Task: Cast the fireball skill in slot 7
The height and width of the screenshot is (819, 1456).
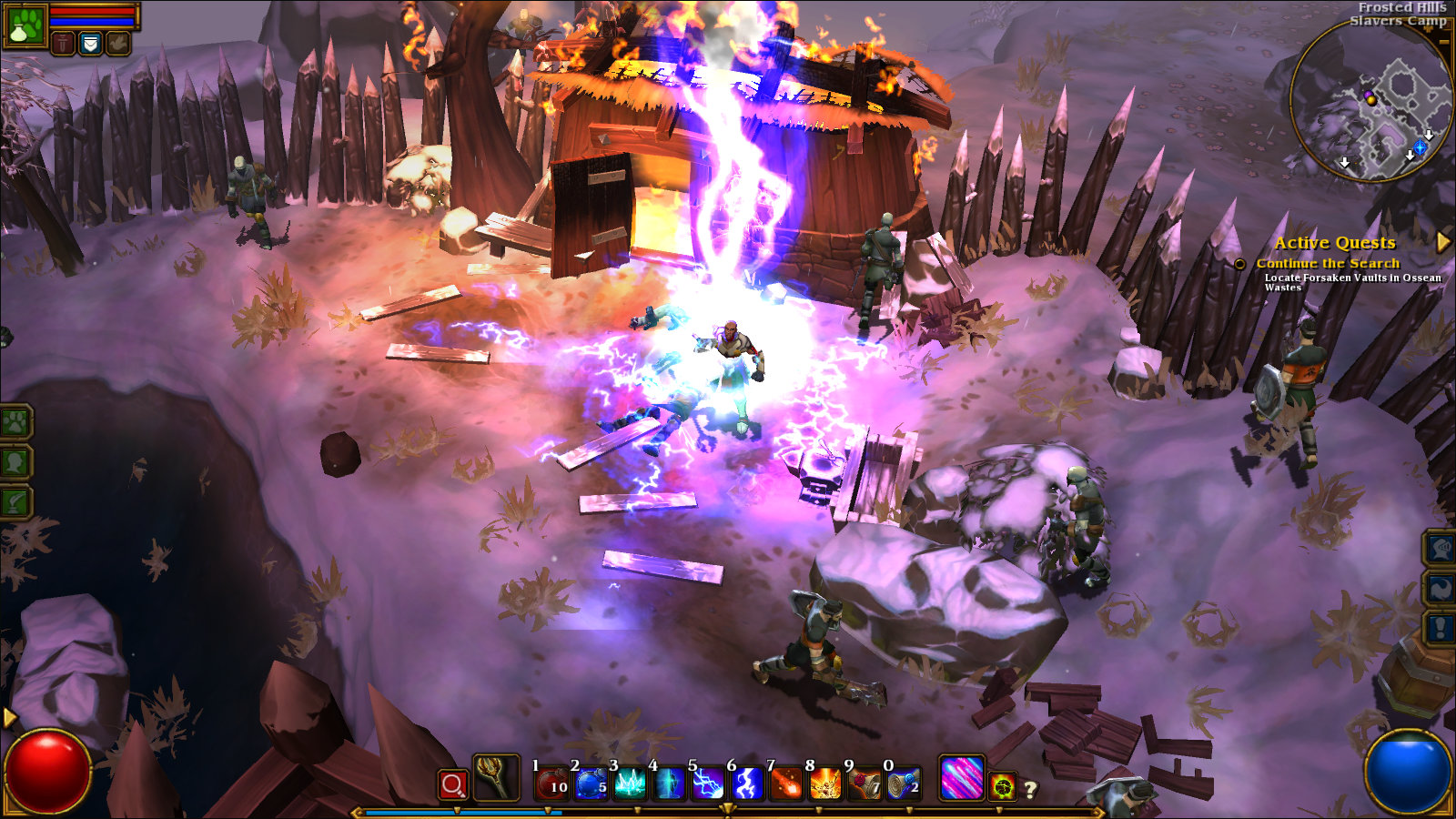Action: pos(786,783)
